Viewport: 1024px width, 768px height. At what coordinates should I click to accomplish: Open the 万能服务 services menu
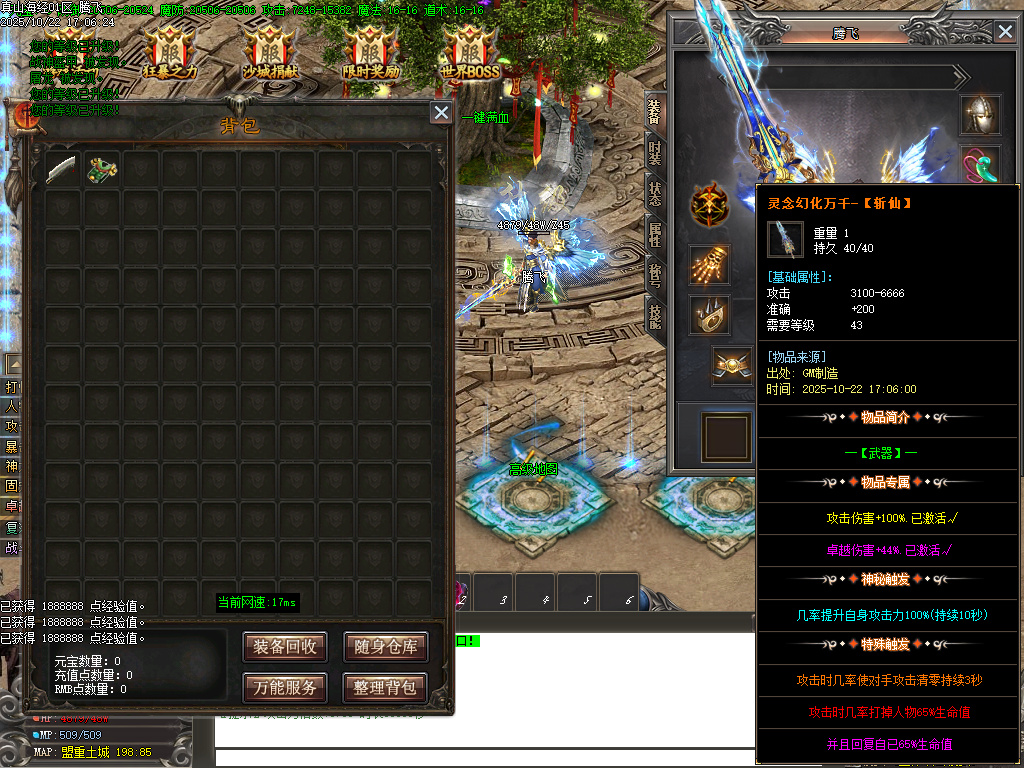[285, 687]
